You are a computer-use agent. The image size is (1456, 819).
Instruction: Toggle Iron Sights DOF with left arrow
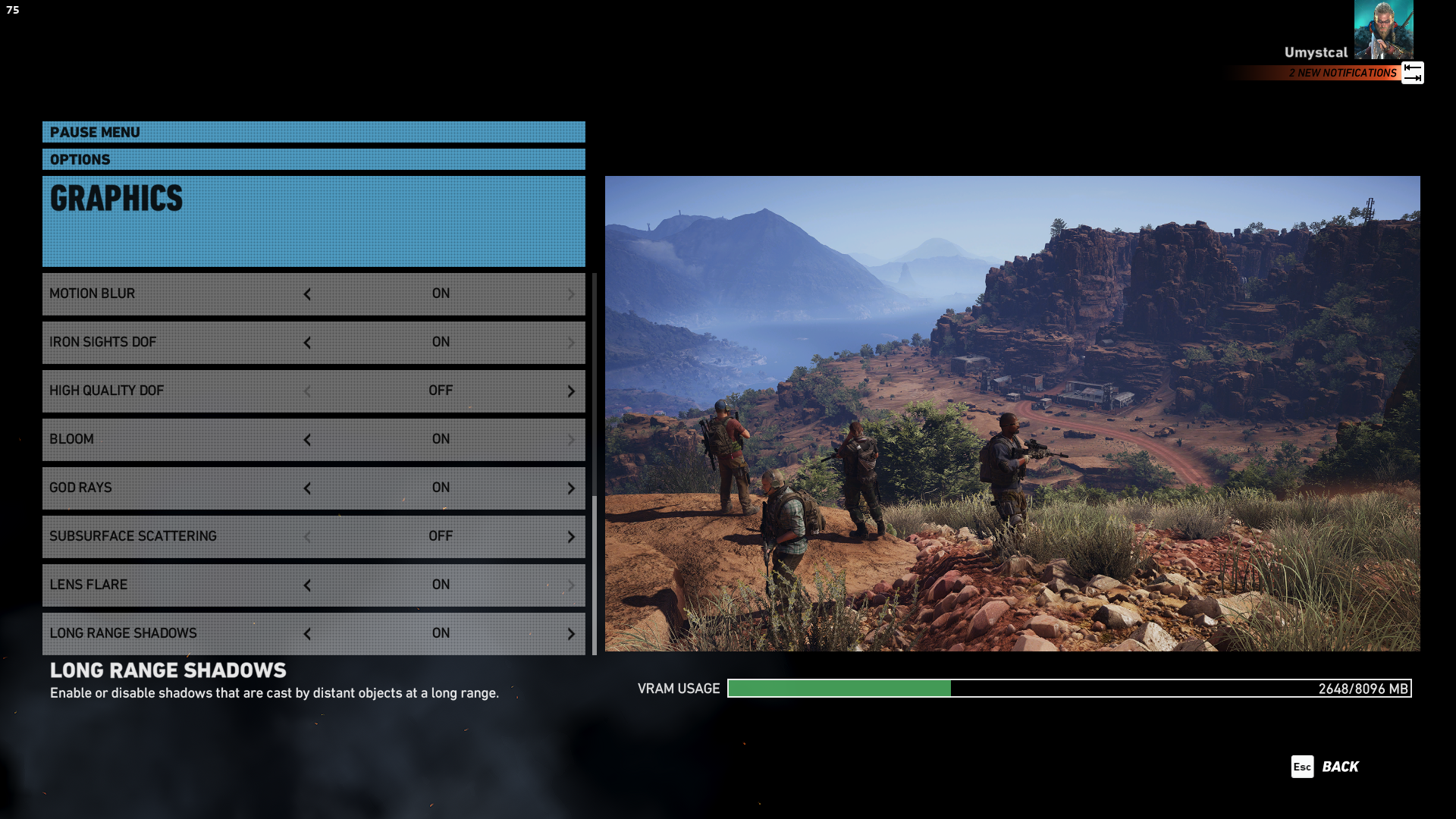click(x=307, y=343)
